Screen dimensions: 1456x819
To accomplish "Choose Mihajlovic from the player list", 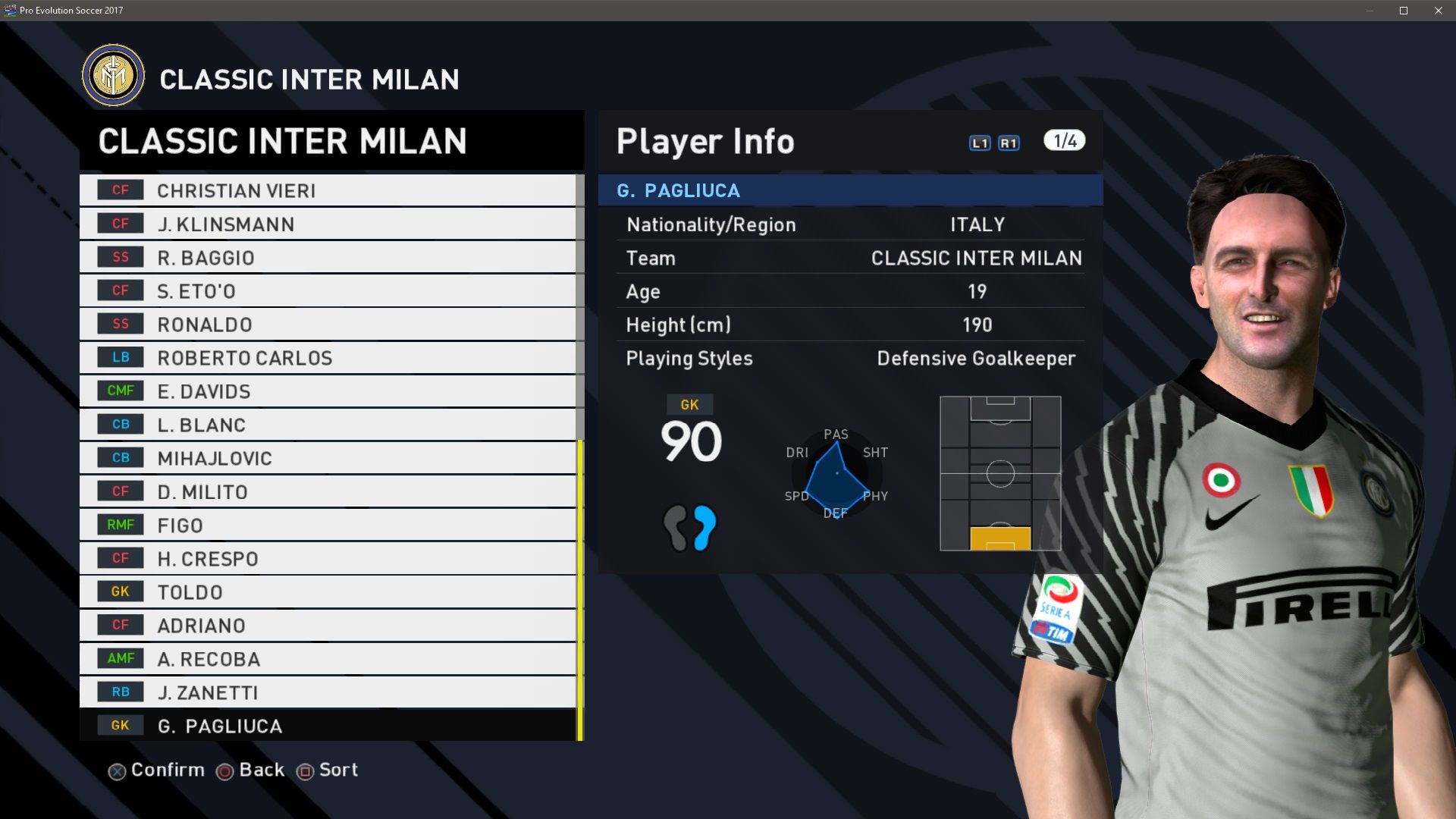I will 328,458.
